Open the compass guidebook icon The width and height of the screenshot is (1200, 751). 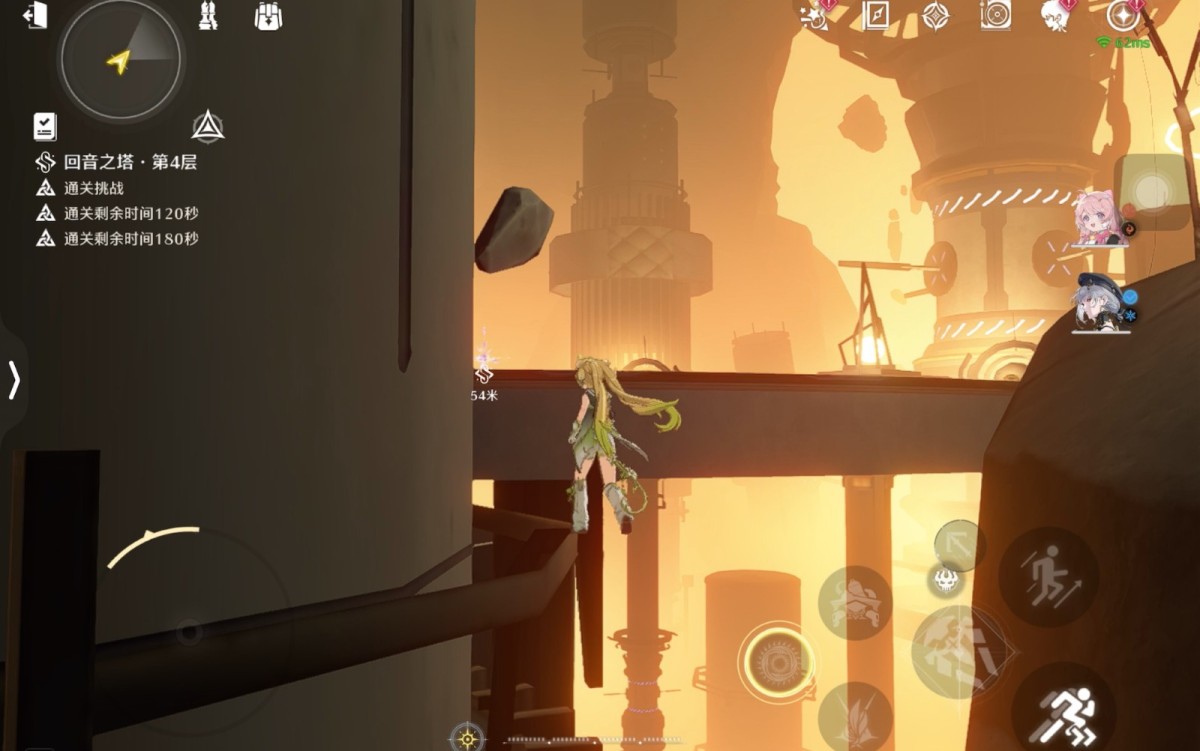[x=876, y=16]
